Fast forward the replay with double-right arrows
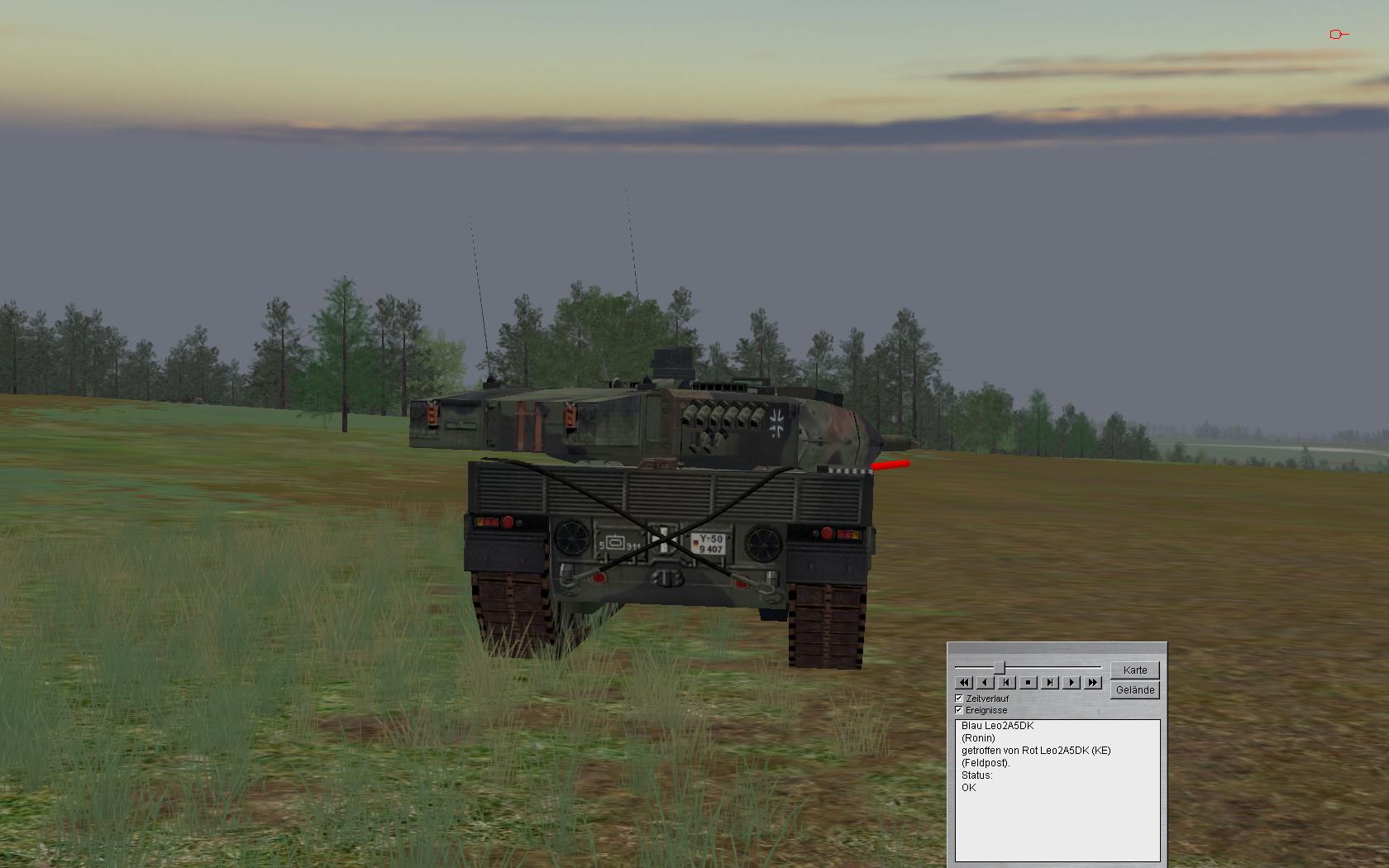Image resolution: width=1389 pixels, height=868 pixels. [1093, 683]
